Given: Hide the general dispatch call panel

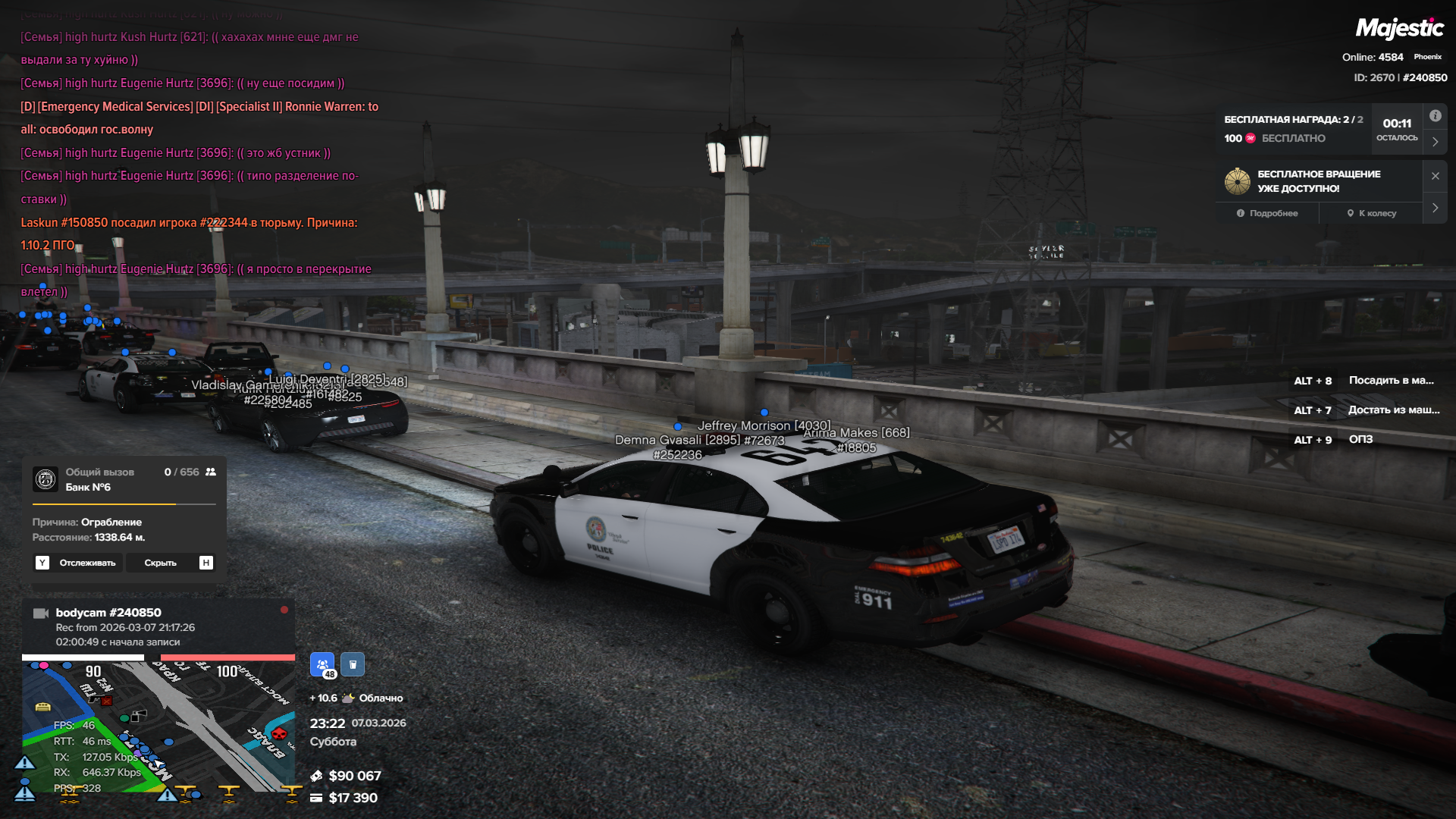Looking at the screenshot, I should [160, 563].
